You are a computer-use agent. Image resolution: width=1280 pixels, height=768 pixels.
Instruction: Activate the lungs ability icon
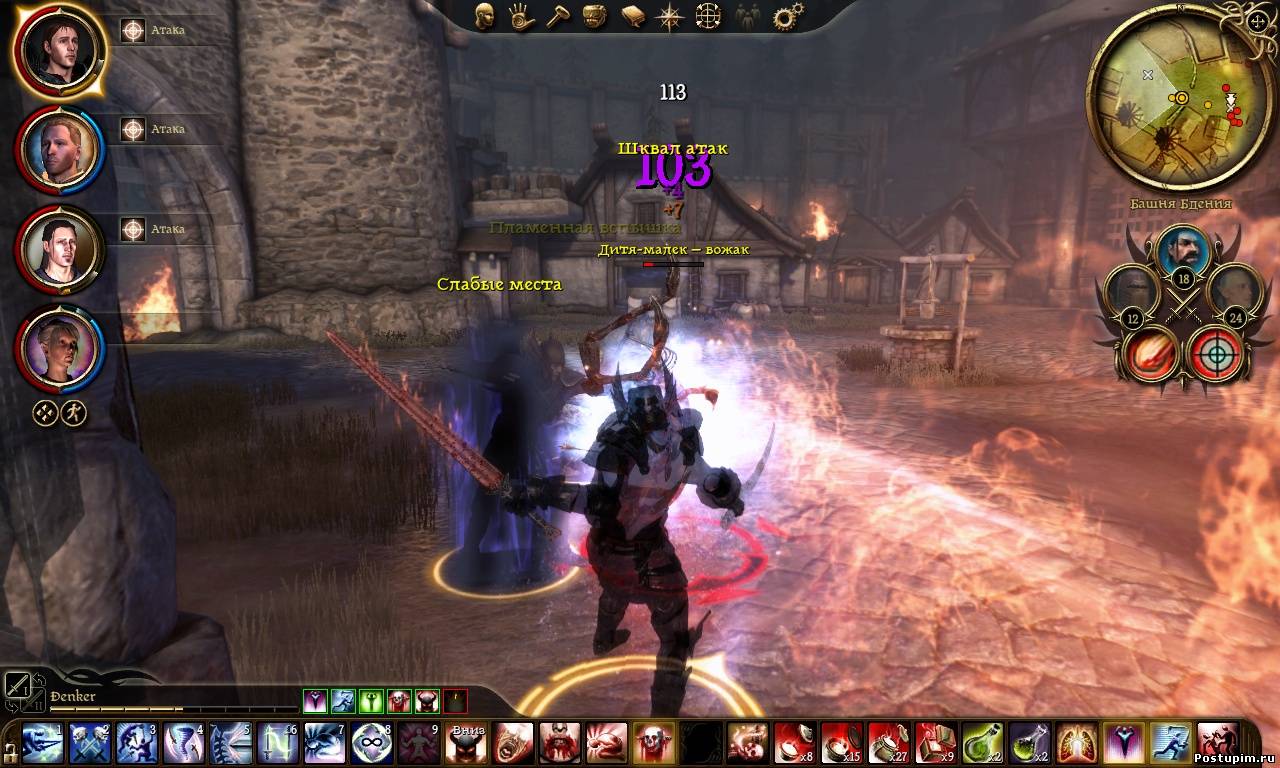pos(1077,744)
